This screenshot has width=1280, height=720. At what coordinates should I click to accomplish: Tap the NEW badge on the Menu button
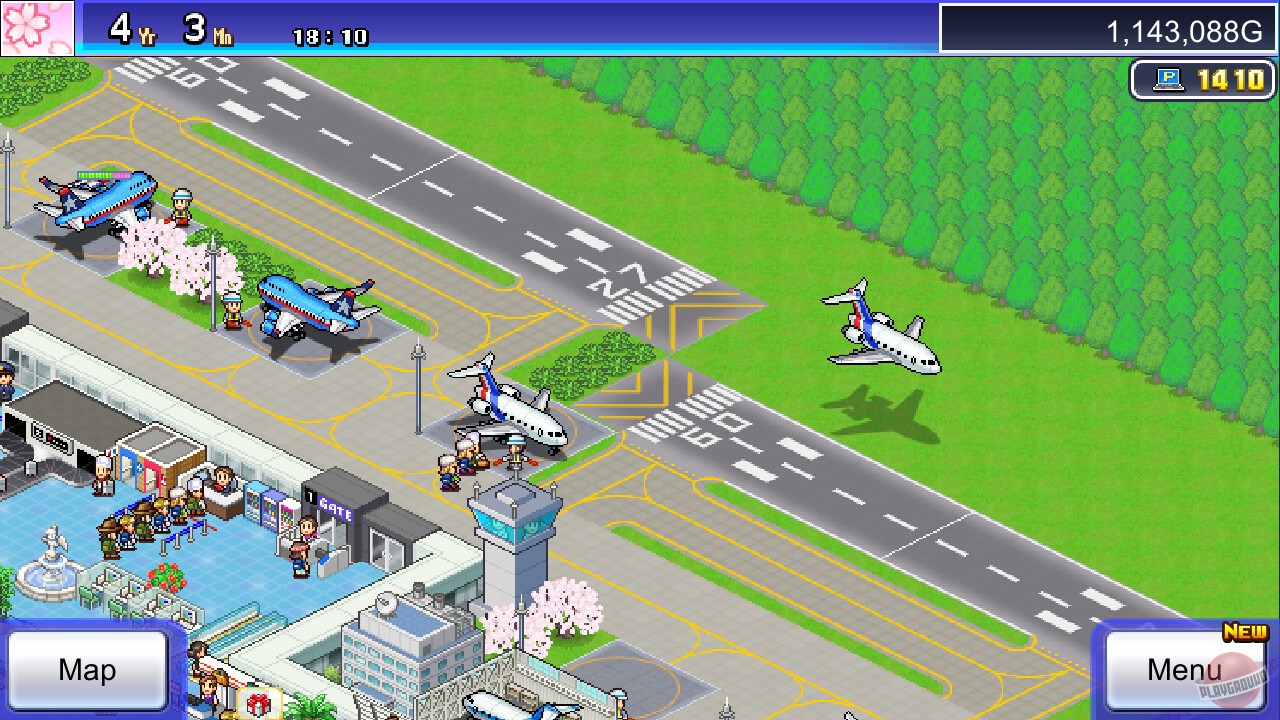click(x=1243, y=633)
